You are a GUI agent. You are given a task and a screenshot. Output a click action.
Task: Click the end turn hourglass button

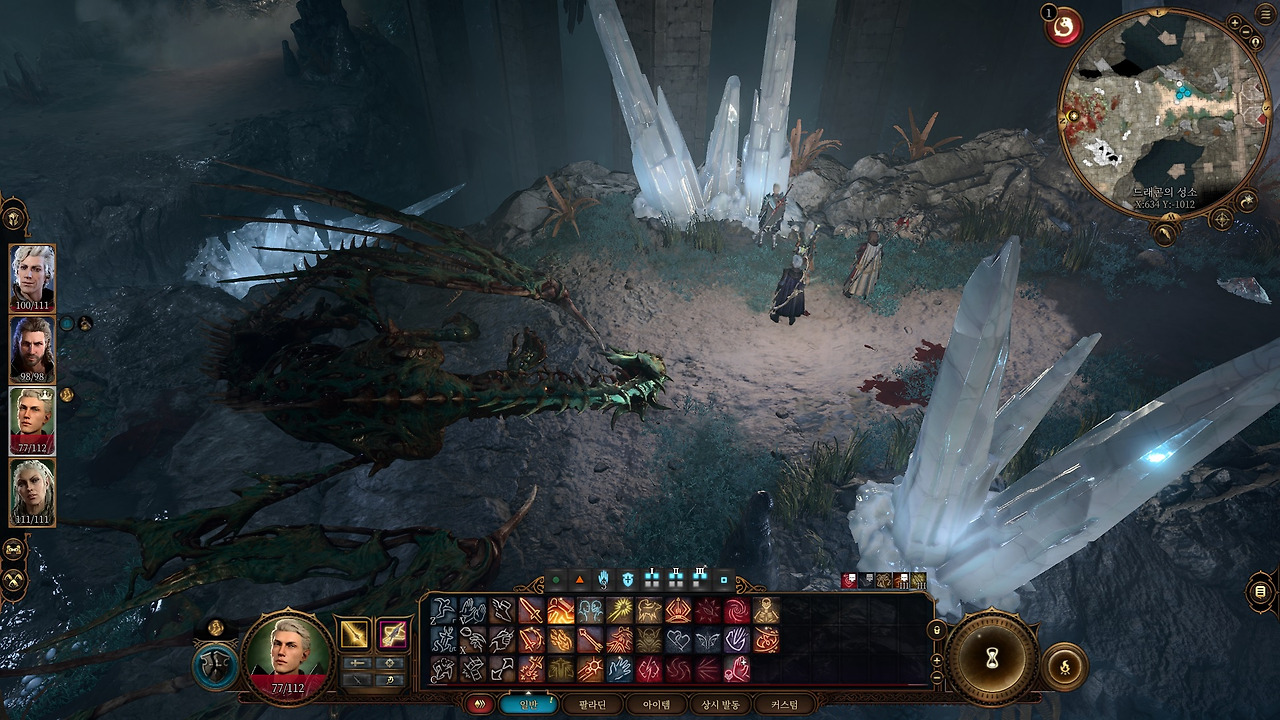993,658
